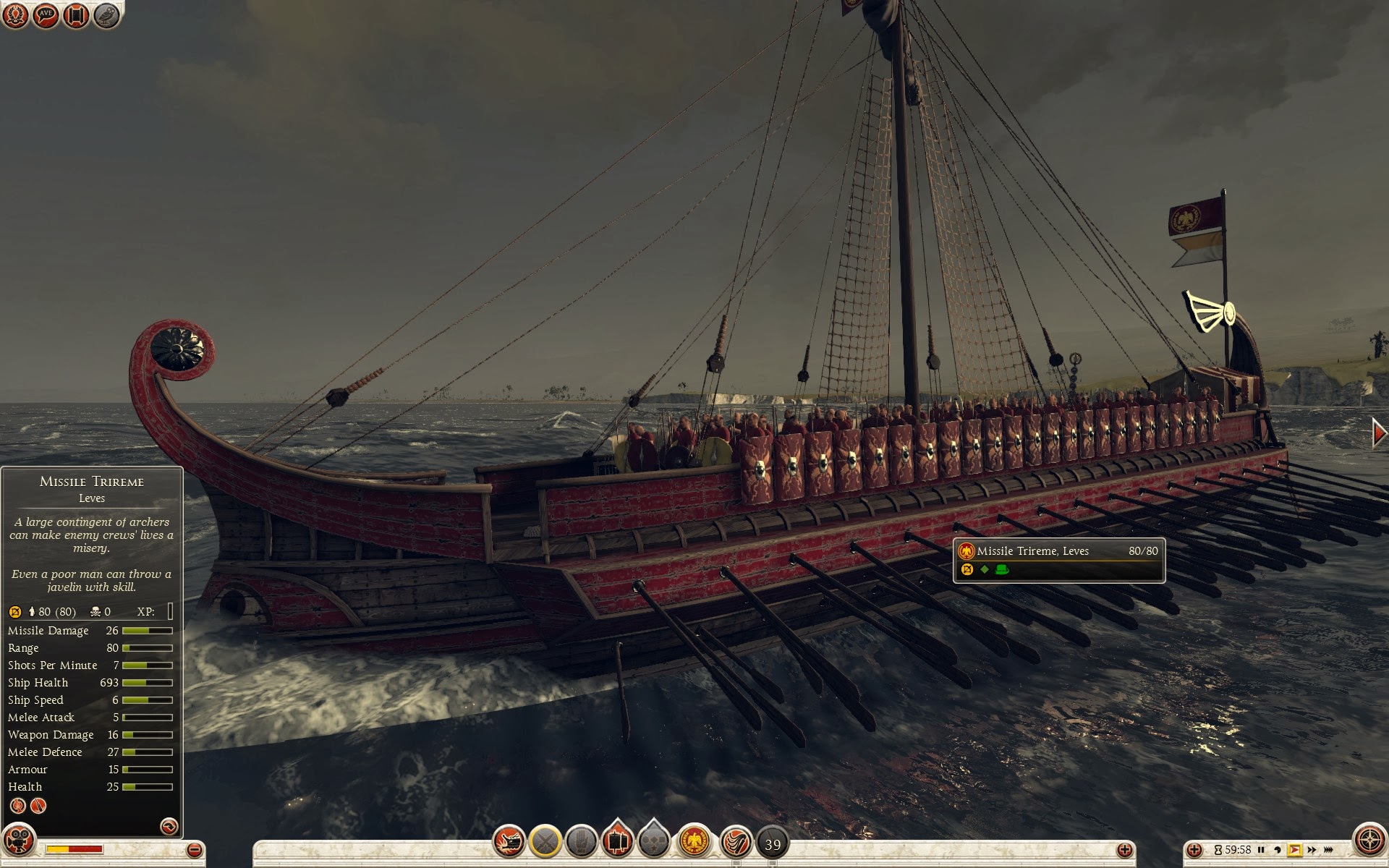The width and height of the screenshot is (1389, 868).
Task: Click the golden eagle faction emblem
Action: coord(695,841)
